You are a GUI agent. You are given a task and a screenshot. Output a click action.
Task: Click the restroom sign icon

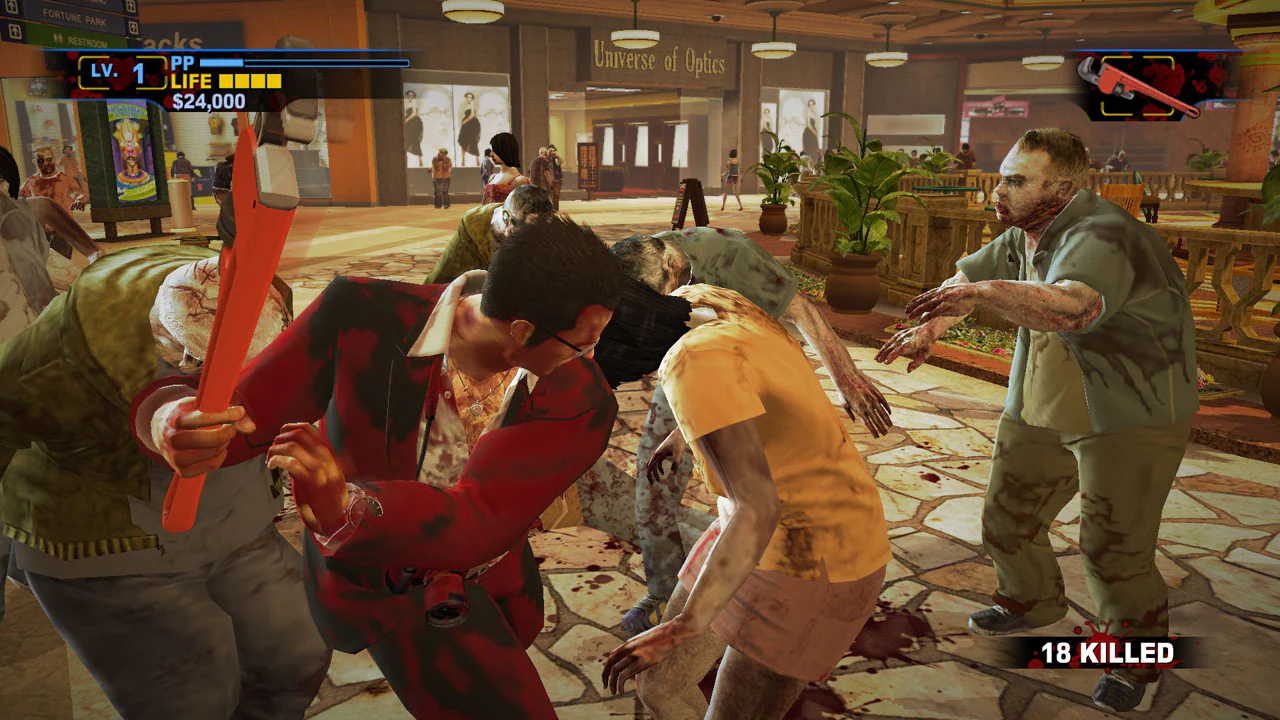coord(58,40)
